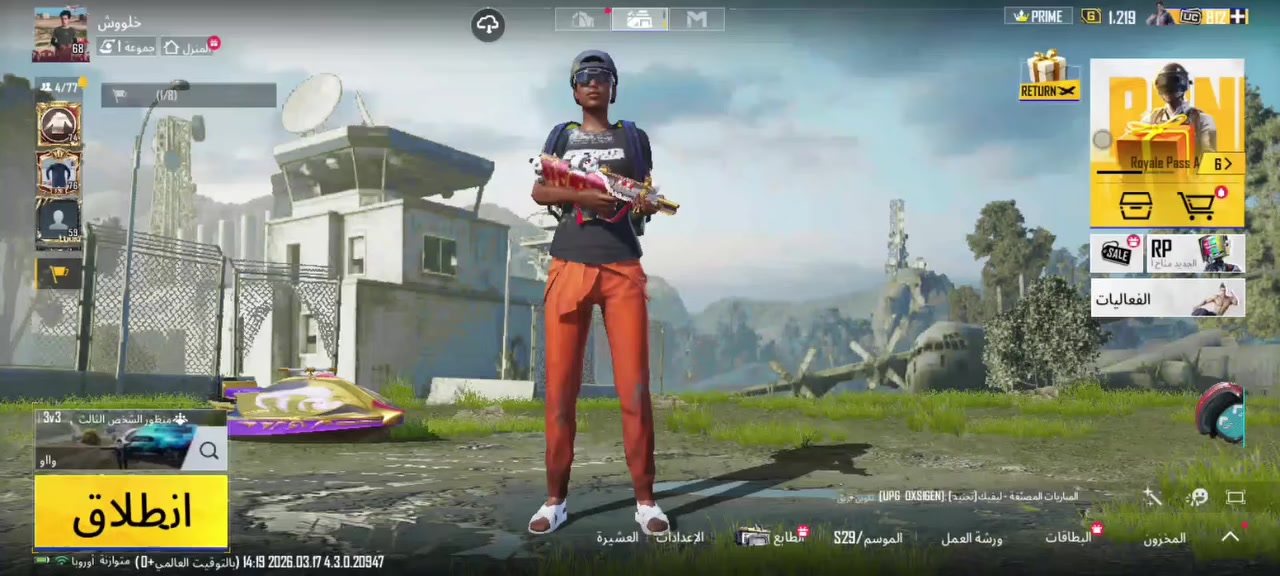Tap the yellow انطلاق start button

tap(131, 512)
